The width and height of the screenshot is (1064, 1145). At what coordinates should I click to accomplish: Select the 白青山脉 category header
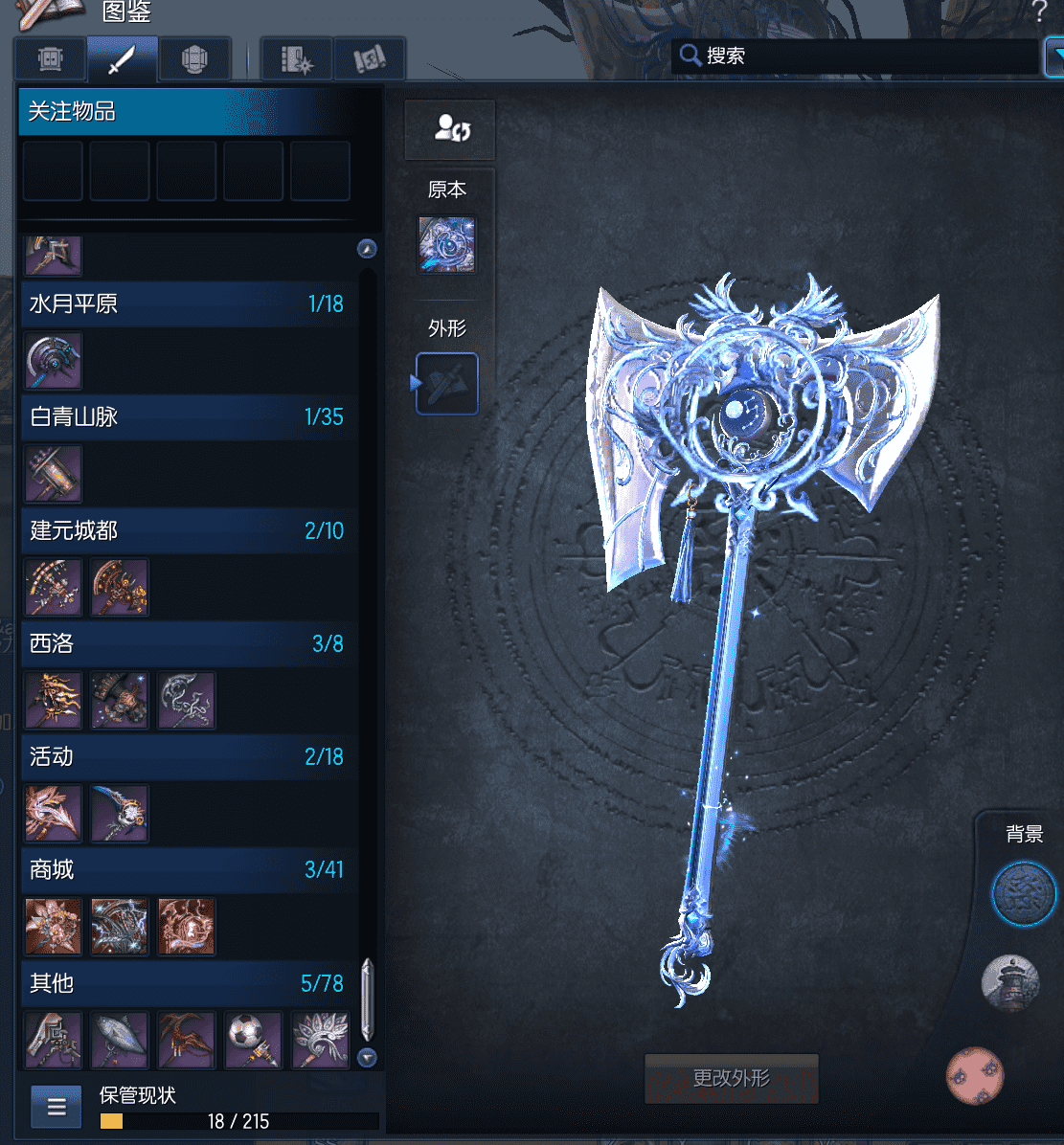click(x=188, y=417)
